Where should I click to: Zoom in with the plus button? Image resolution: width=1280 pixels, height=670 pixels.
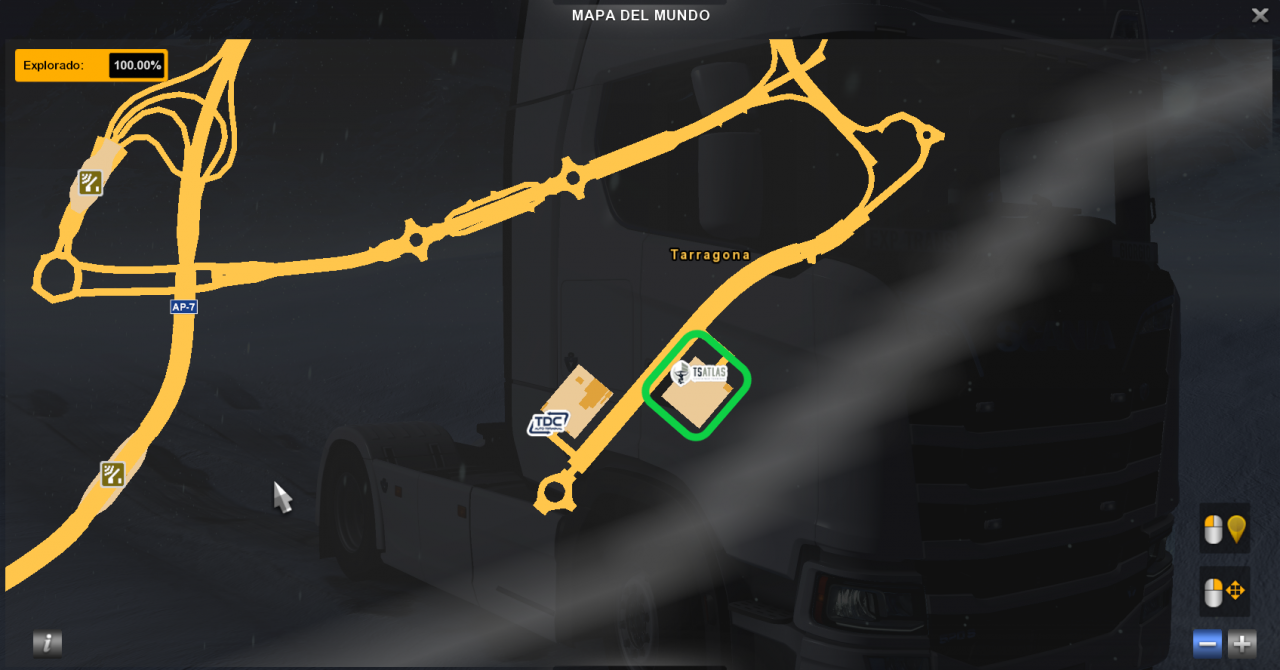pos(1242,644)
